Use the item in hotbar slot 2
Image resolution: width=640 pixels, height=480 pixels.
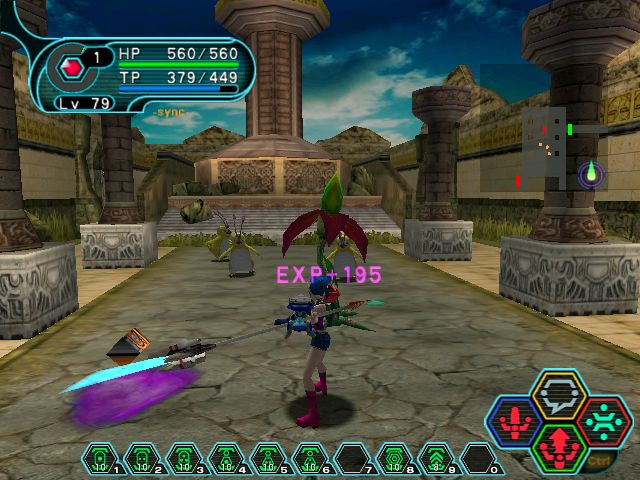pyautogui.click(x=141, y=458)
